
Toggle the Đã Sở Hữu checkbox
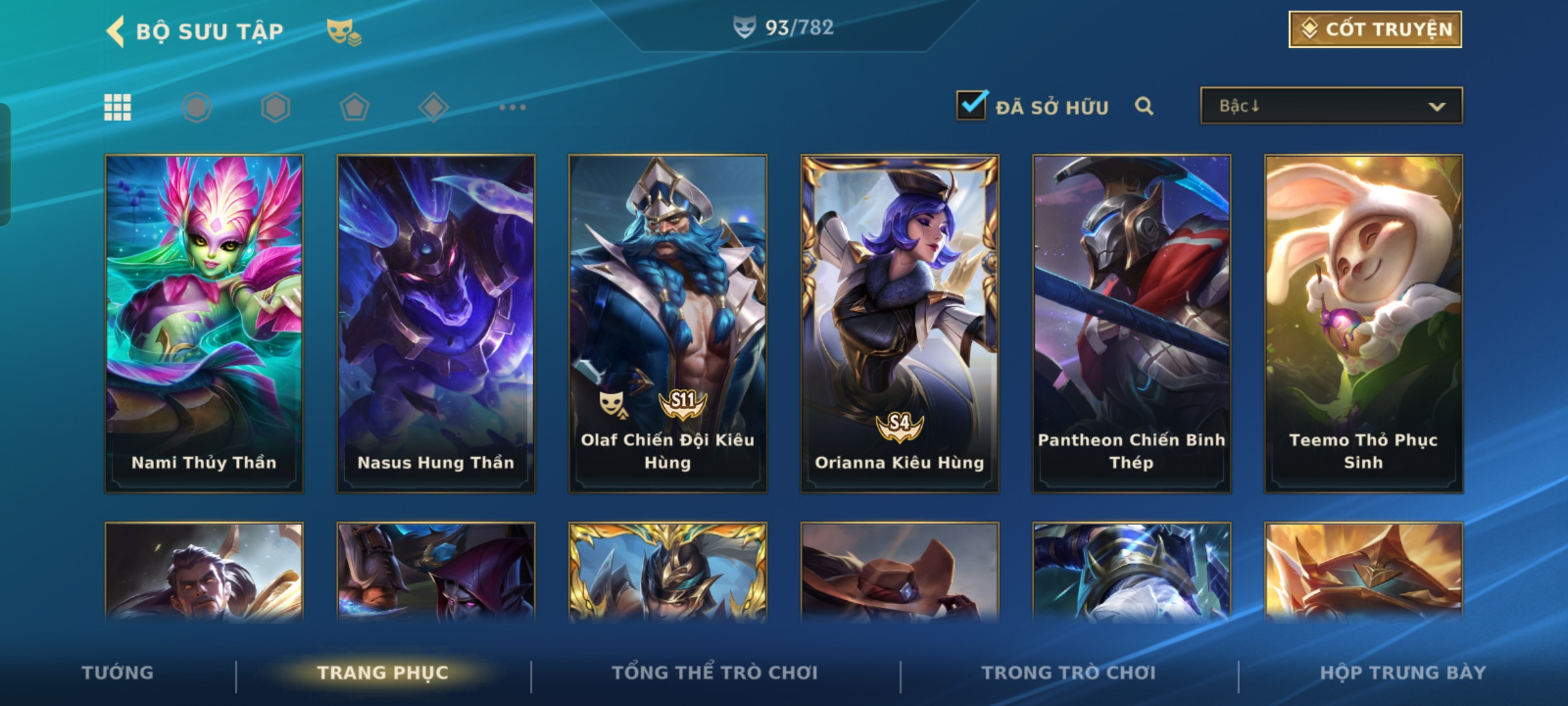pos(971,105)
